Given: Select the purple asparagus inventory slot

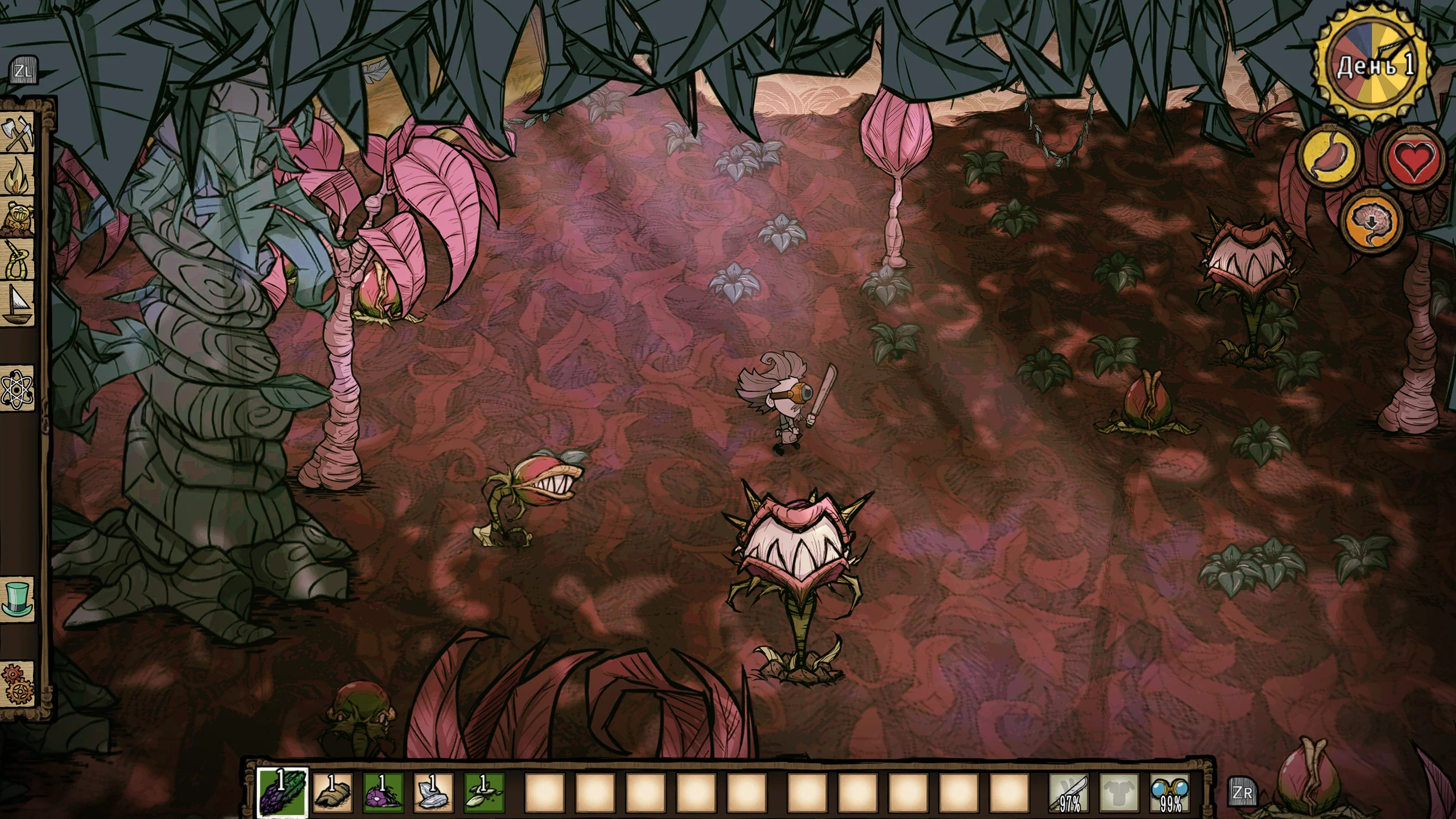Looking at the screenshot, I should [x=282, y=792].
